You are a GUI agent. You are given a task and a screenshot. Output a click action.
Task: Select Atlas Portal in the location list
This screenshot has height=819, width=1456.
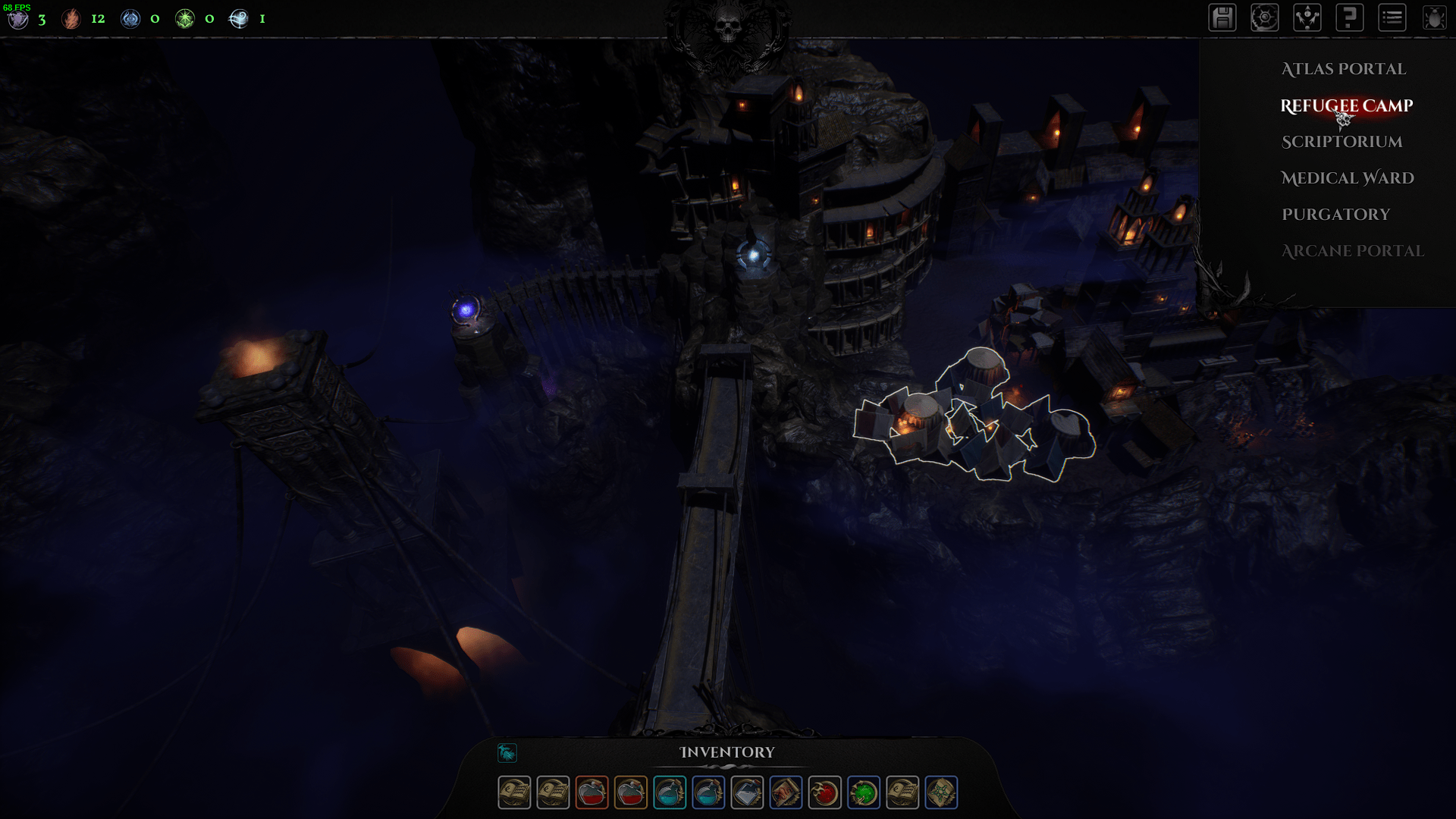[1343, 69]
